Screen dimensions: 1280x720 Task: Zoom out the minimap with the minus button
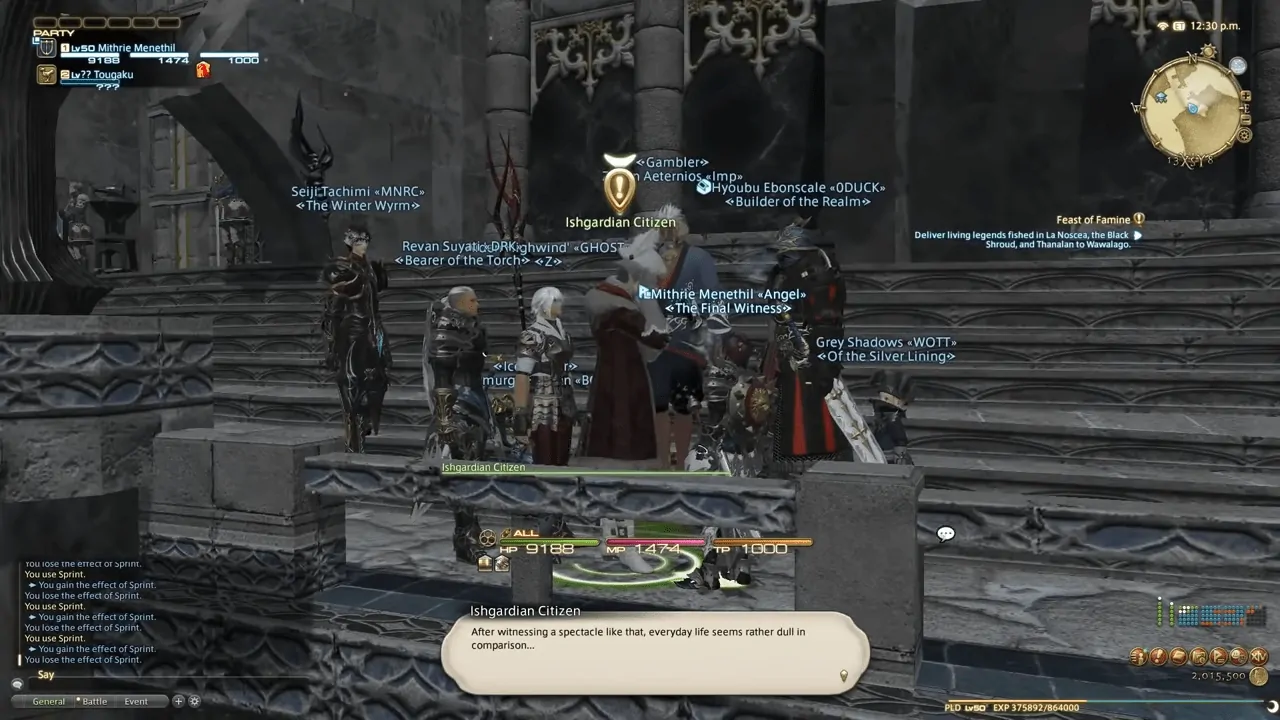pyautogui.click(x=1246, y=119)
